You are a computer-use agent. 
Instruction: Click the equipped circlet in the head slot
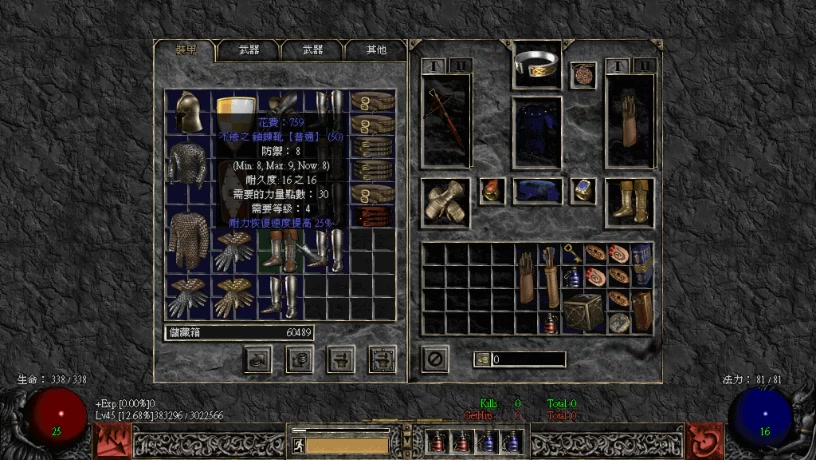pyautogui.click(x=537, y=66)
